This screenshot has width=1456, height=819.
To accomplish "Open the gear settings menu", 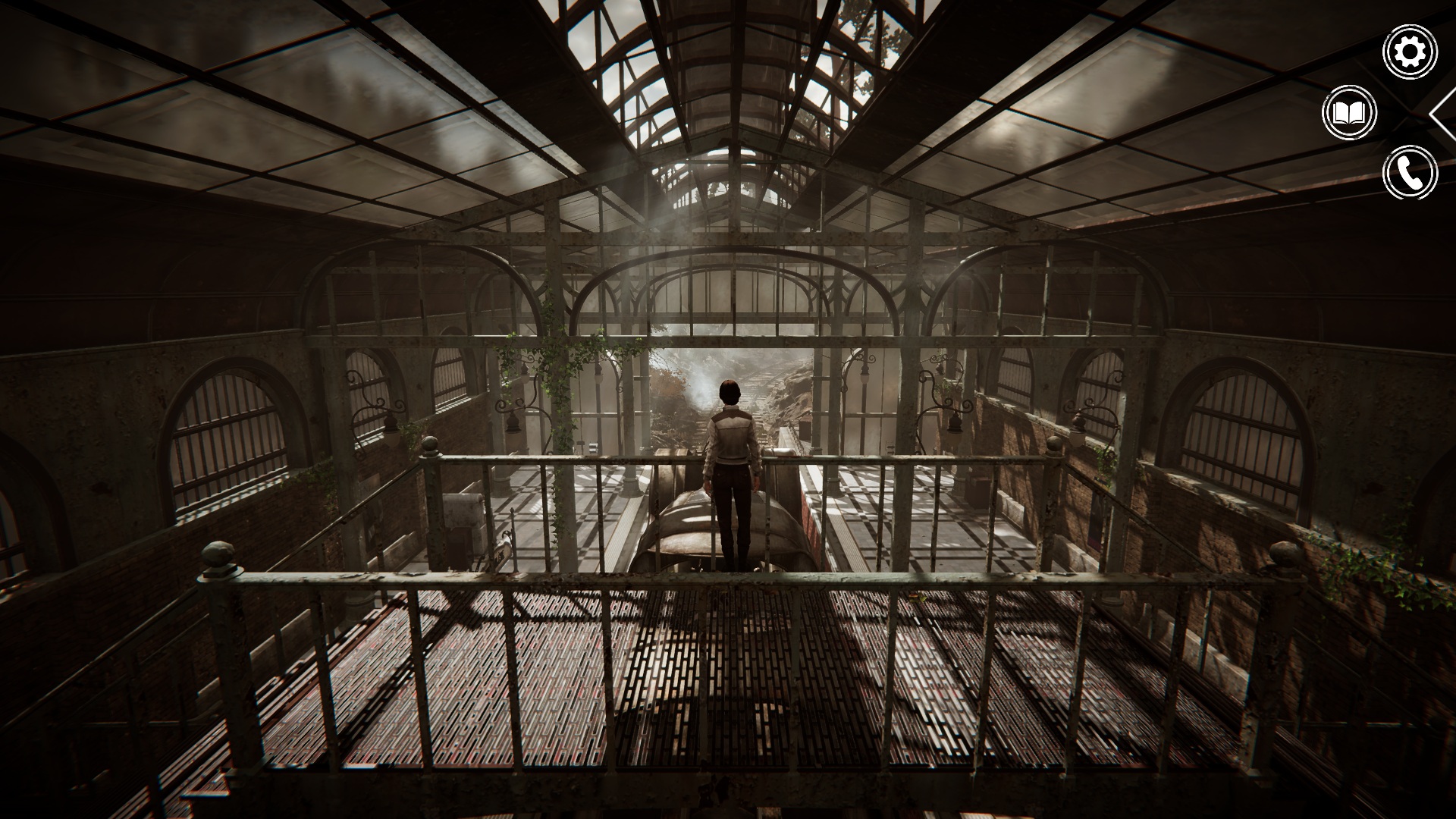I will (1410, 52).
